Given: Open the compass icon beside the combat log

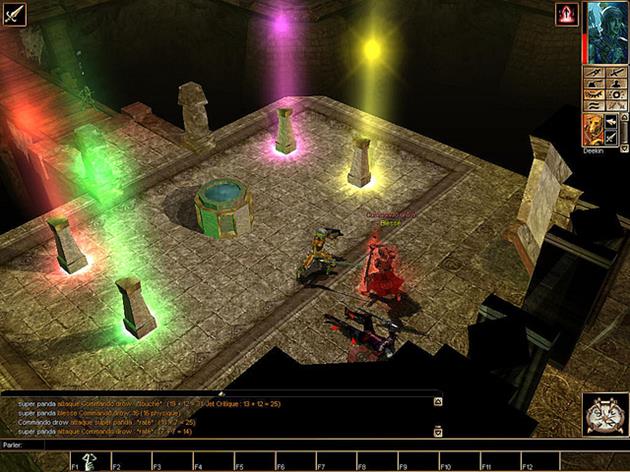Looking at the screenshot, I should point(604,414).
